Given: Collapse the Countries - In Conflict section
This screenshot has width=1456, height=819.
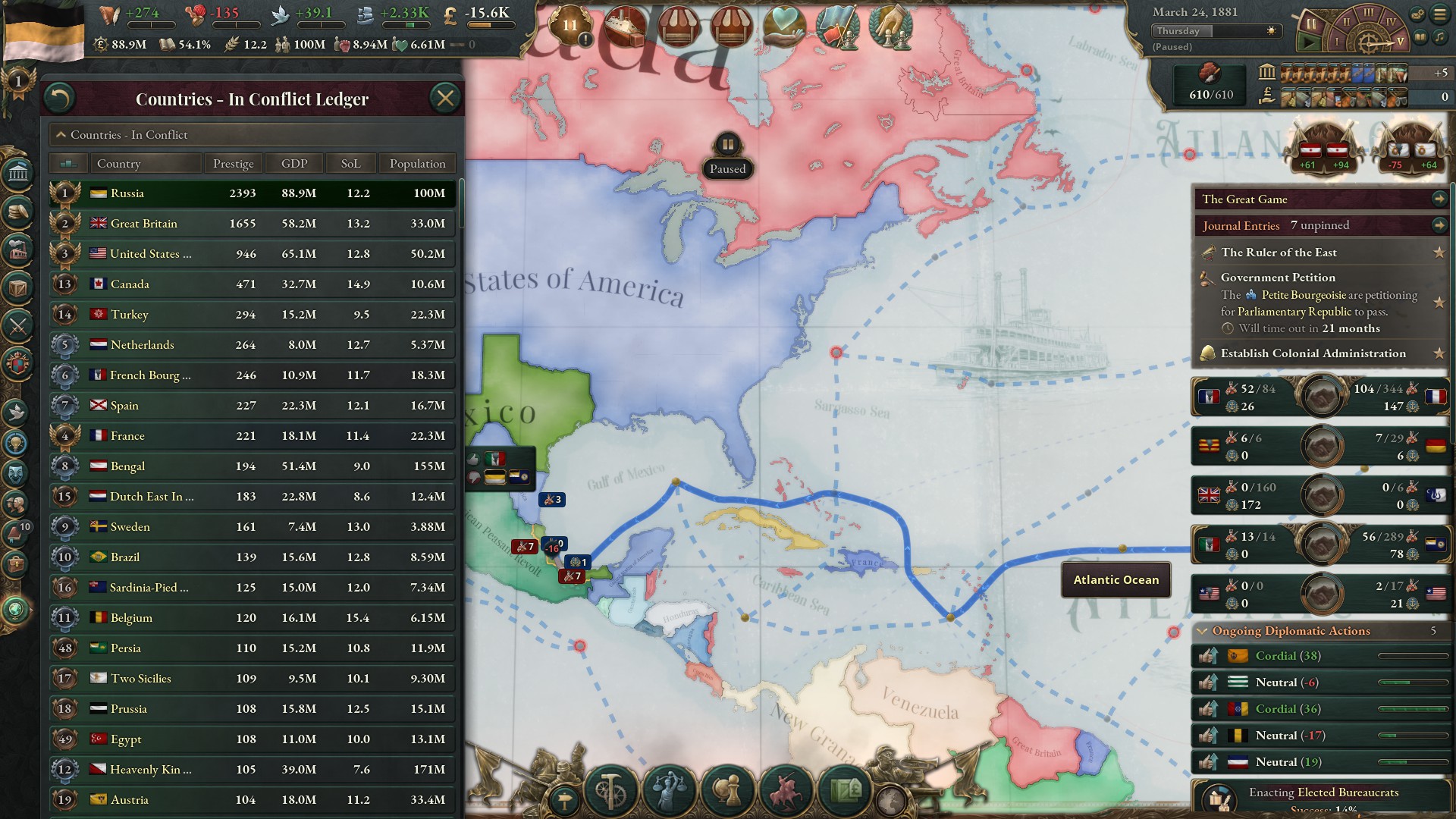Looking at the screenshot, I should pyautogui.click(x=61, y=134).
